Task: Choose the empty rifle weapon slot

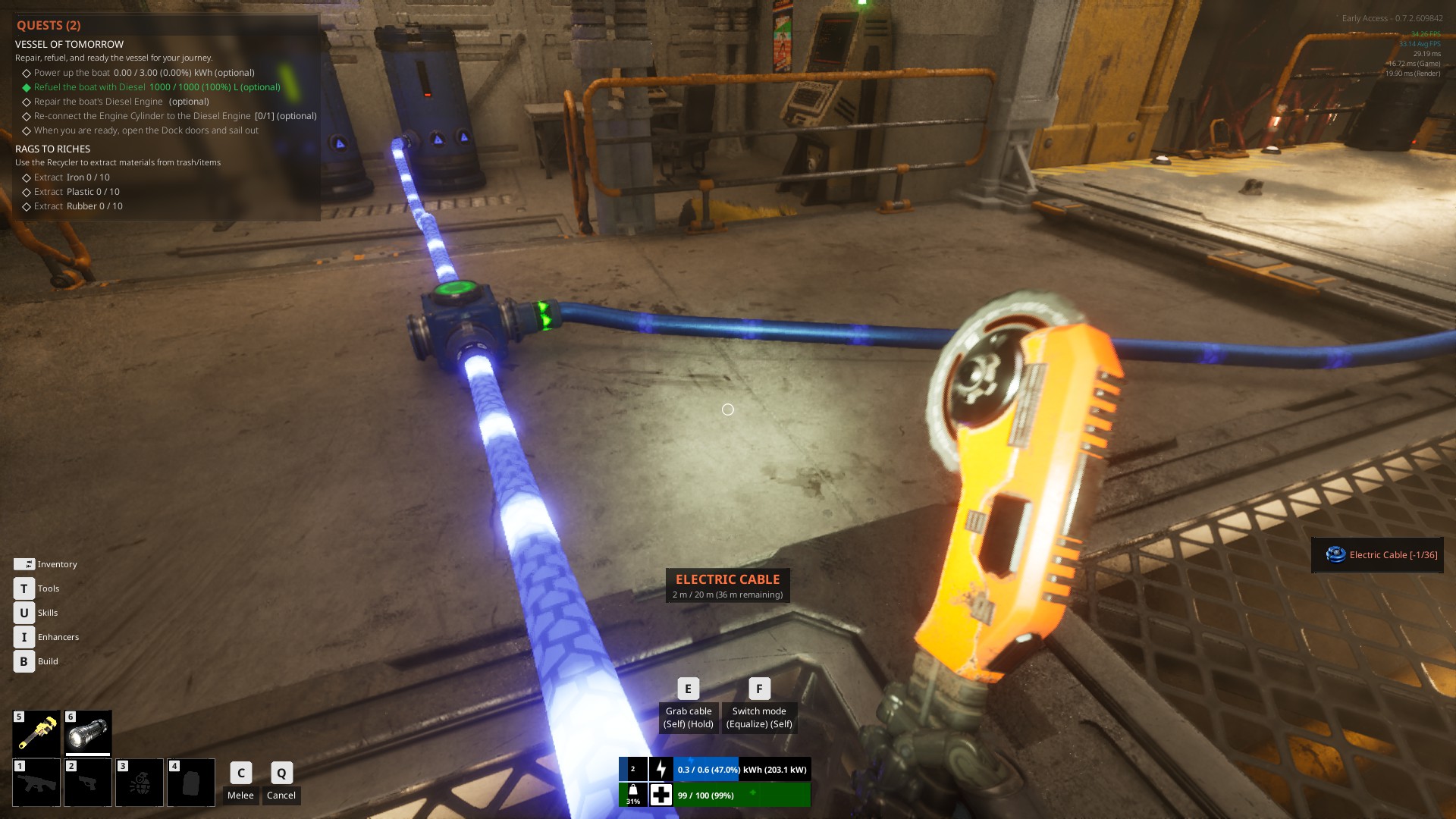Action: tap(36, 782)
